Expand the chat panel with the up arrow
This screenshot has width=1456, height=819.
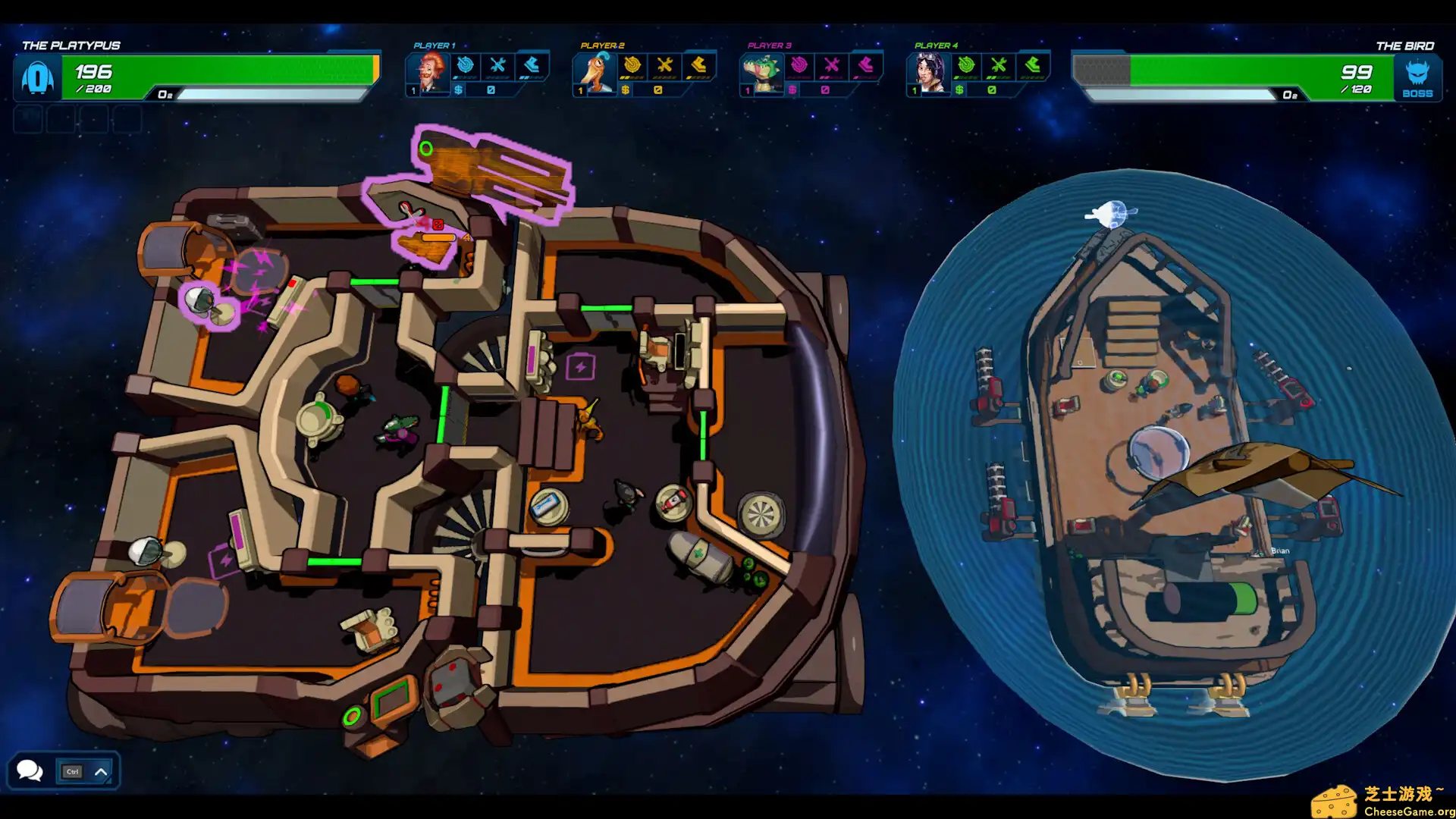101,772
